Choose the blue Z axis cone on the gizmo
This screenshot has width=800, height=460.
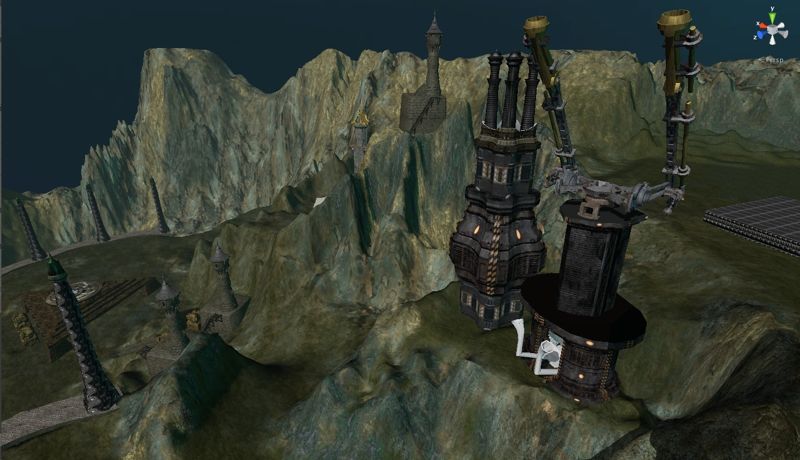click(x=761, y=34)
